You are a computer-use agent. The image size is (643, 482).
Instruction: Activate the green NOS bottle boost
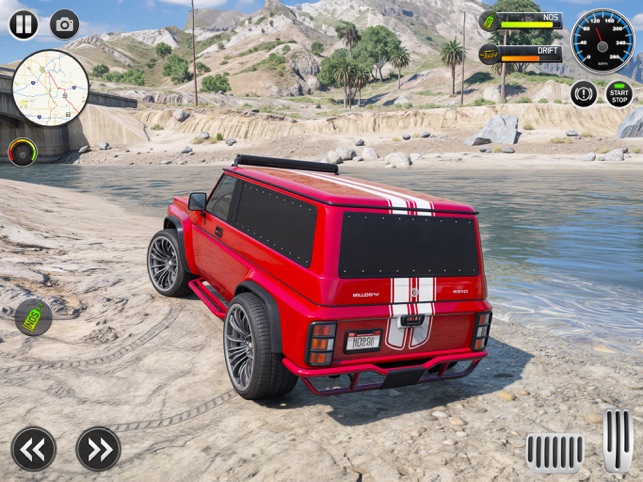tap(33, 318)
